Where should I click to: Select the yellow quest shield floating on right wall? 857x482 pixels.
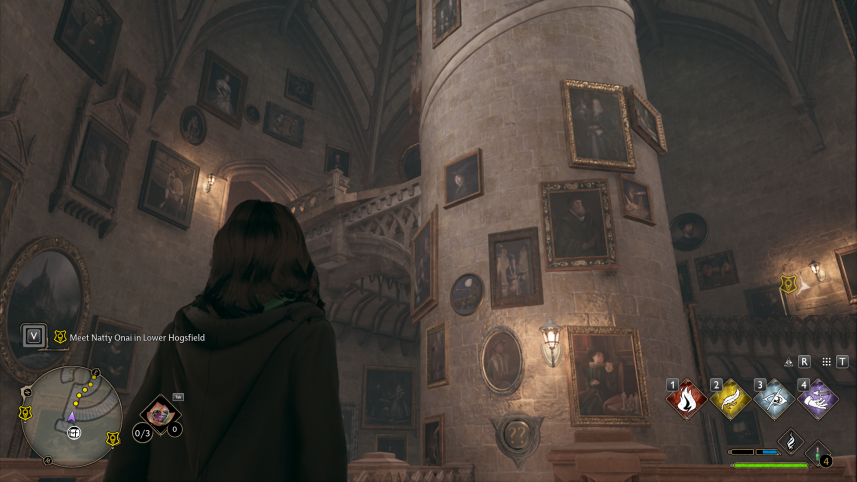pyautogui.click(x=788, y=284)
